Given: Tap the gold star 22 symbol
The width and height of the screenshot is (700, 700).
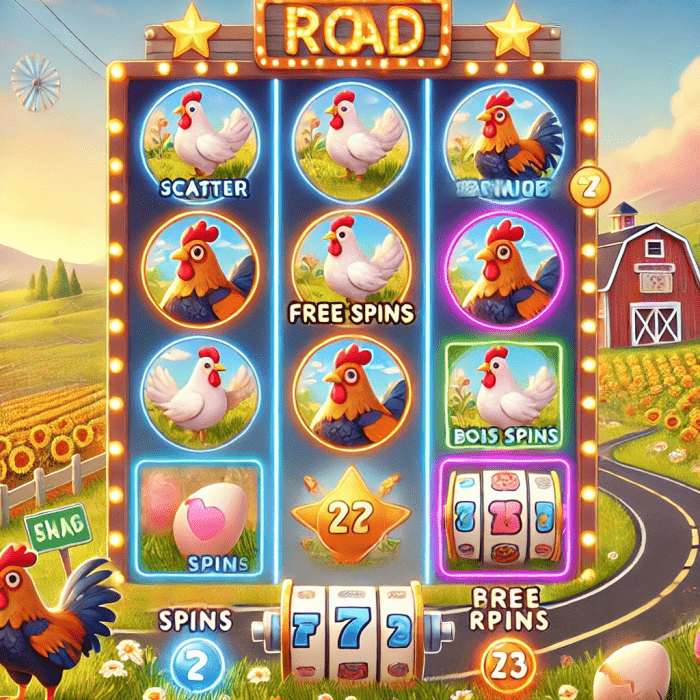Looking at the screenshot, I should tap(348, 514).
